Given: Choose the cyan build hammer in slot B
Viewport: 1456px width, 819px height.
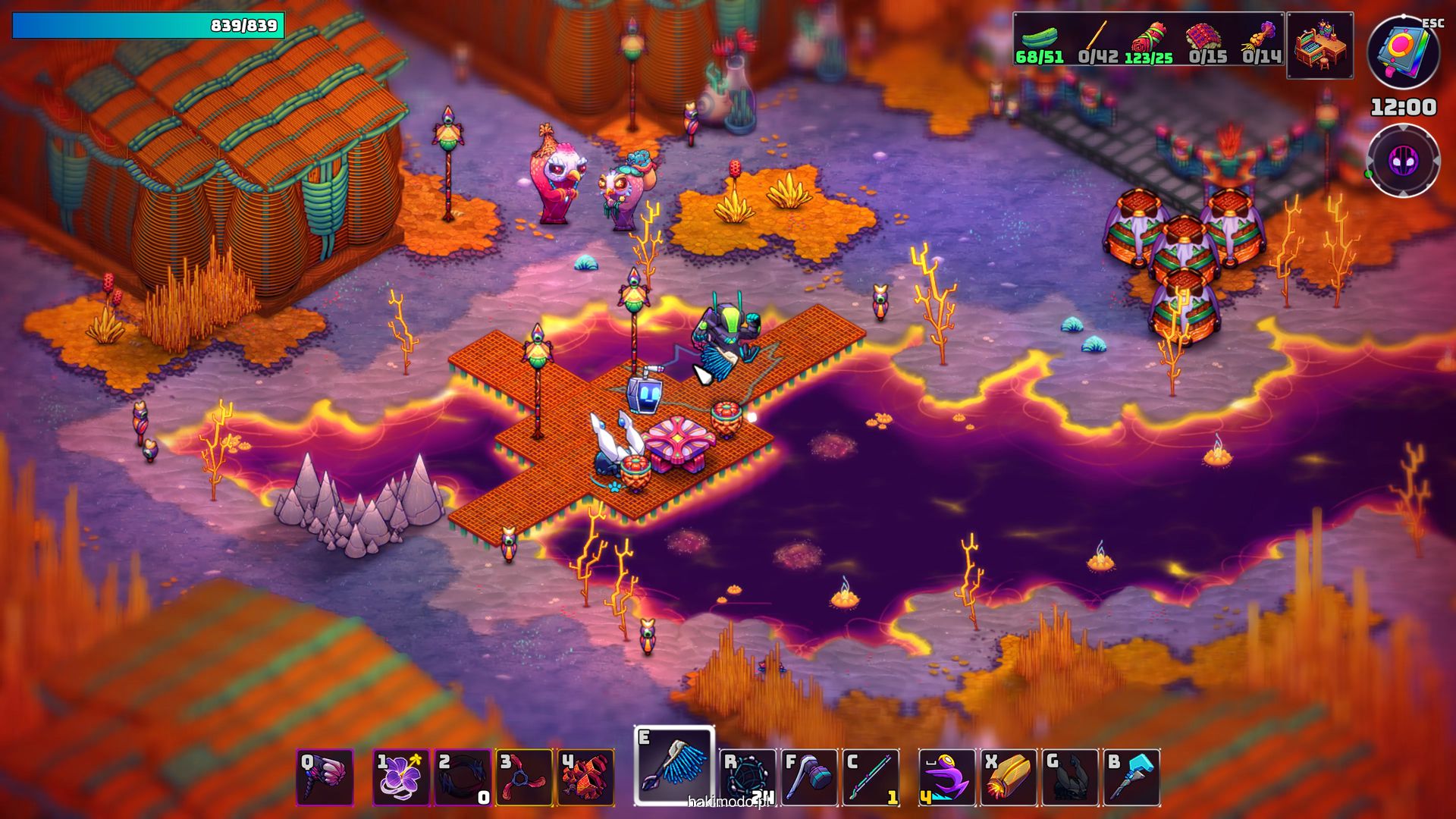Looking at the screenshot, I should tap(1131, 777).
